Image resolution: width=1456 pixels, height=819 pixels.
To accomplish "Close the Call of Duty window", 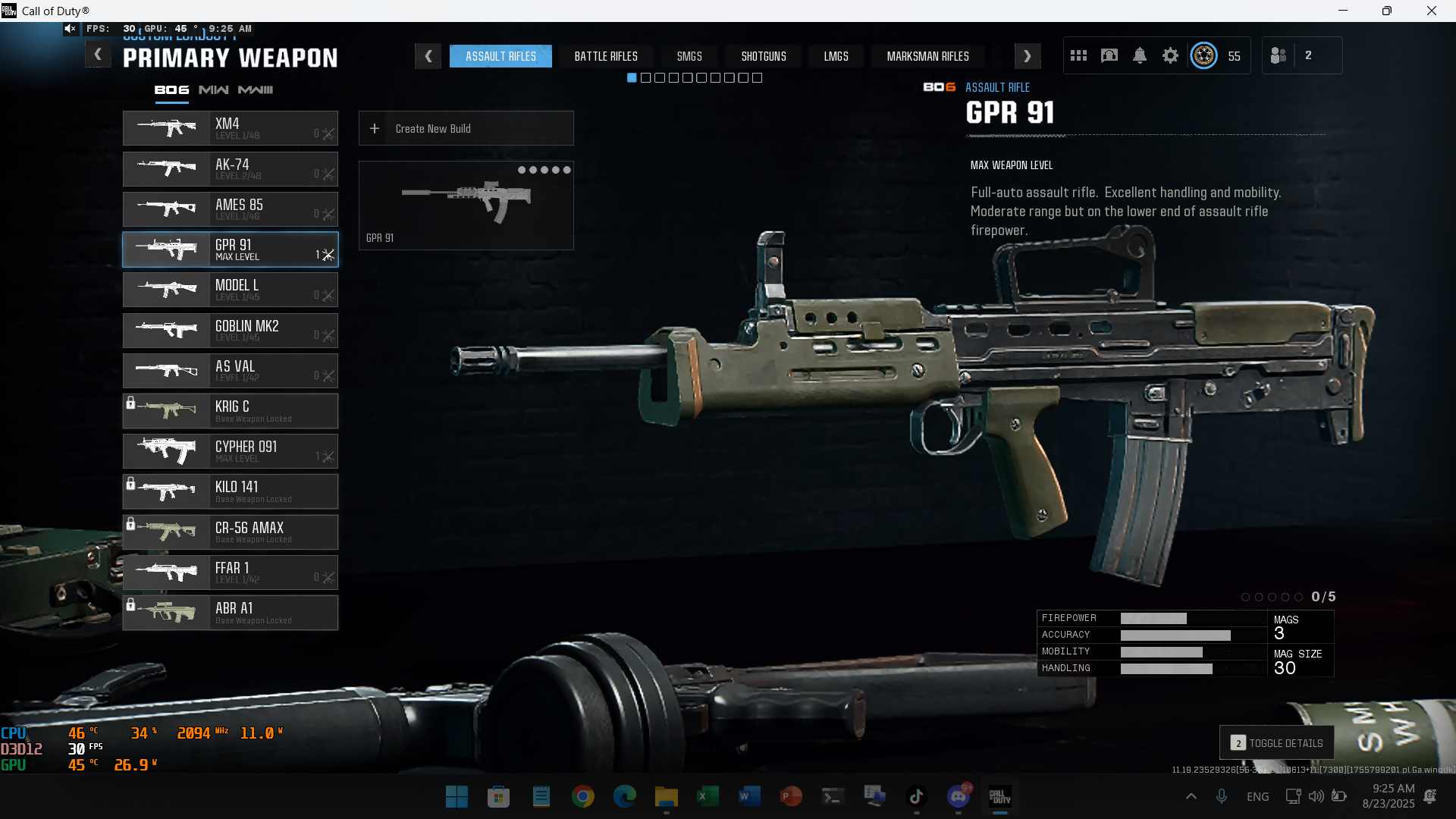I will [1431, 11].
